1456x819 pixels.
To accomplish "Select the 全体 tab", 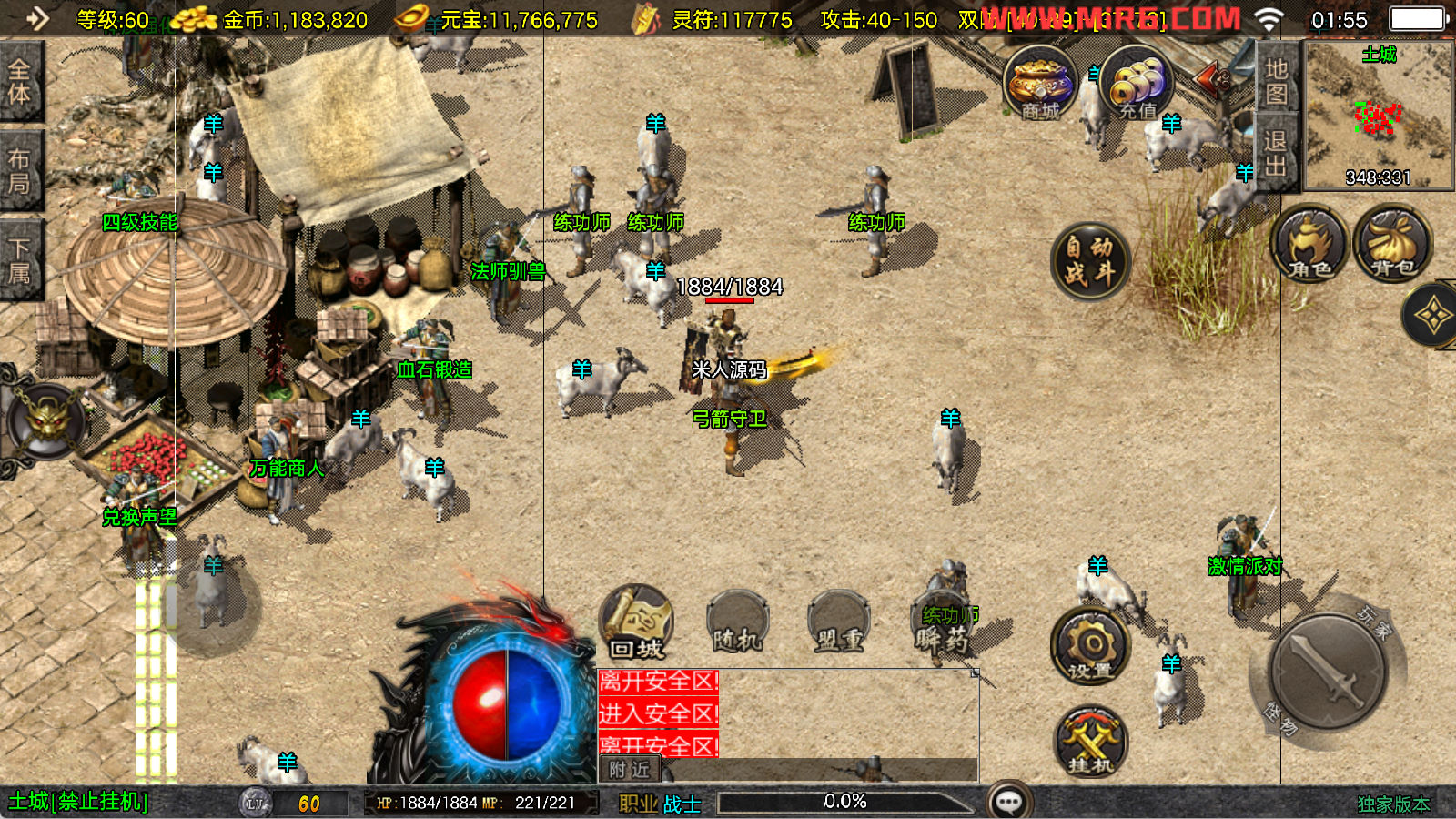I will [x=19, y=81].
